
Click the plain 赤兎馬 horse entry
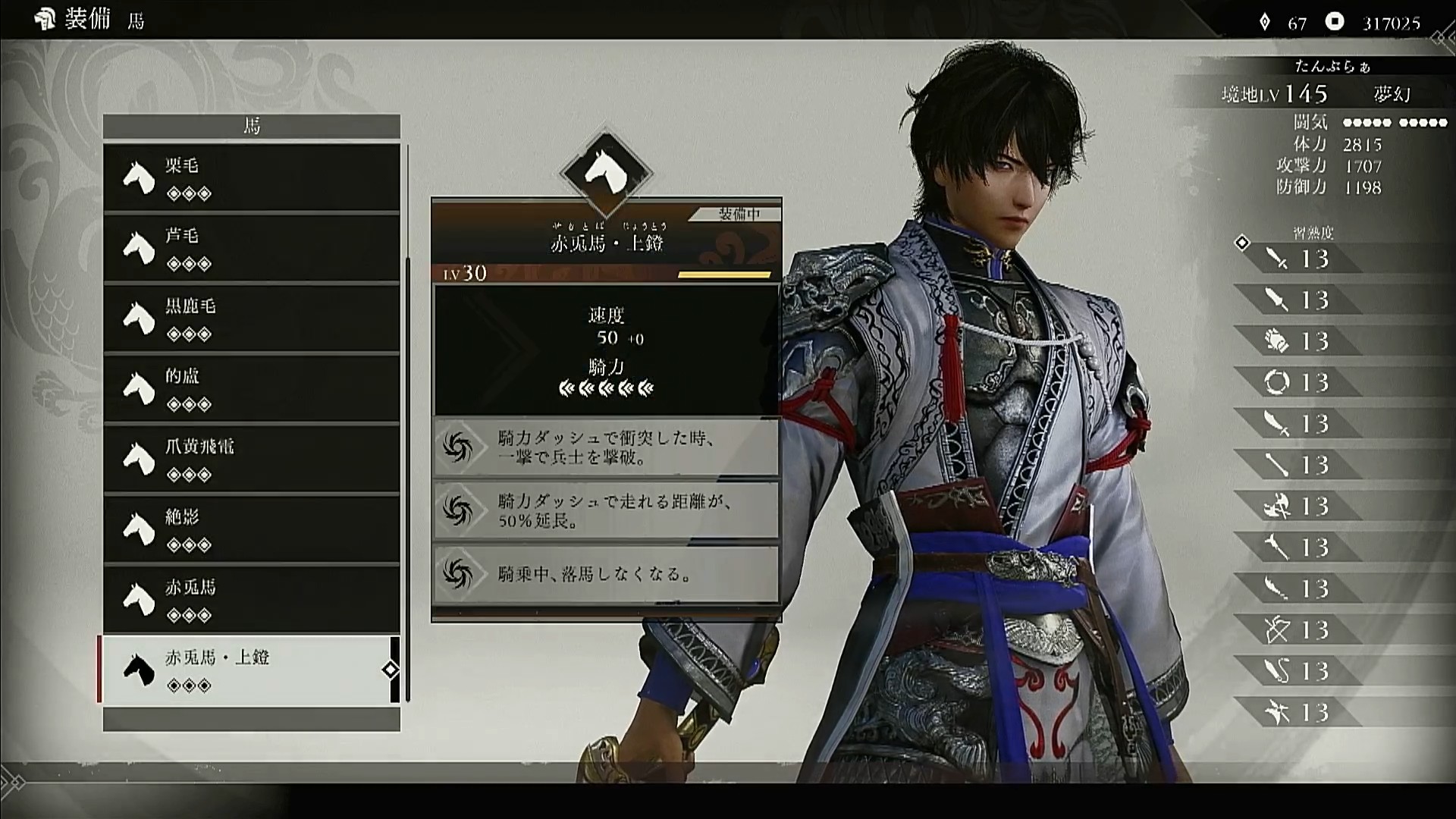(251, 599)
